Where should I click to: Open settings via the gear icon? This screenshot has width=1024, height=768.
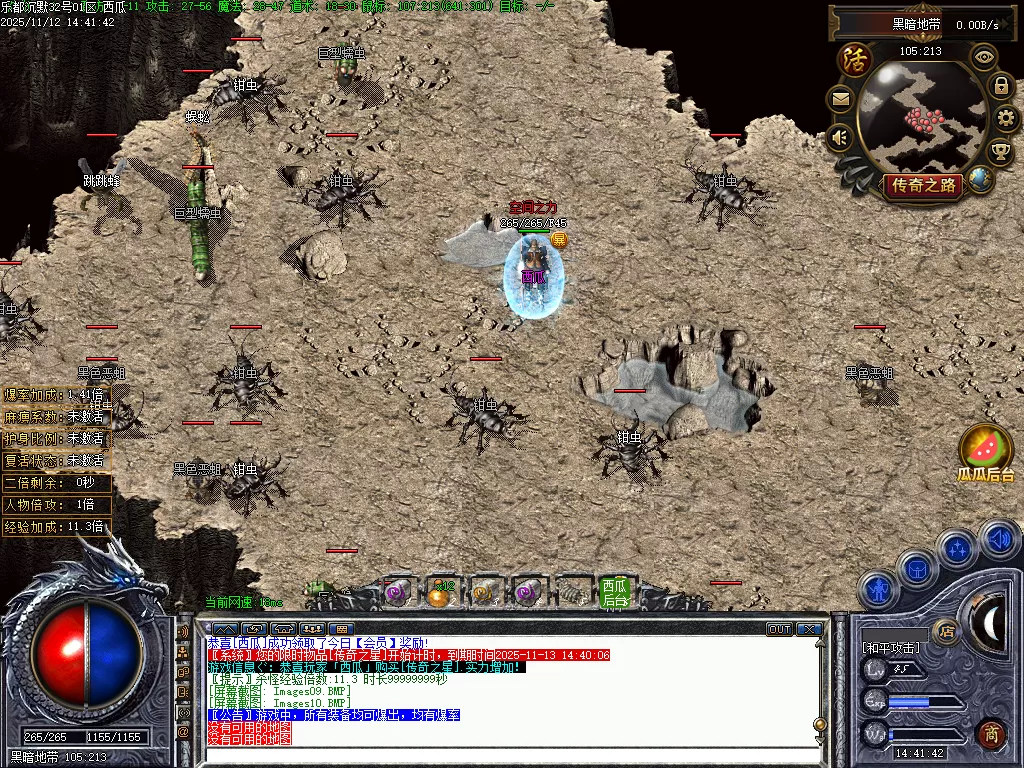(x=1005, y=119)
